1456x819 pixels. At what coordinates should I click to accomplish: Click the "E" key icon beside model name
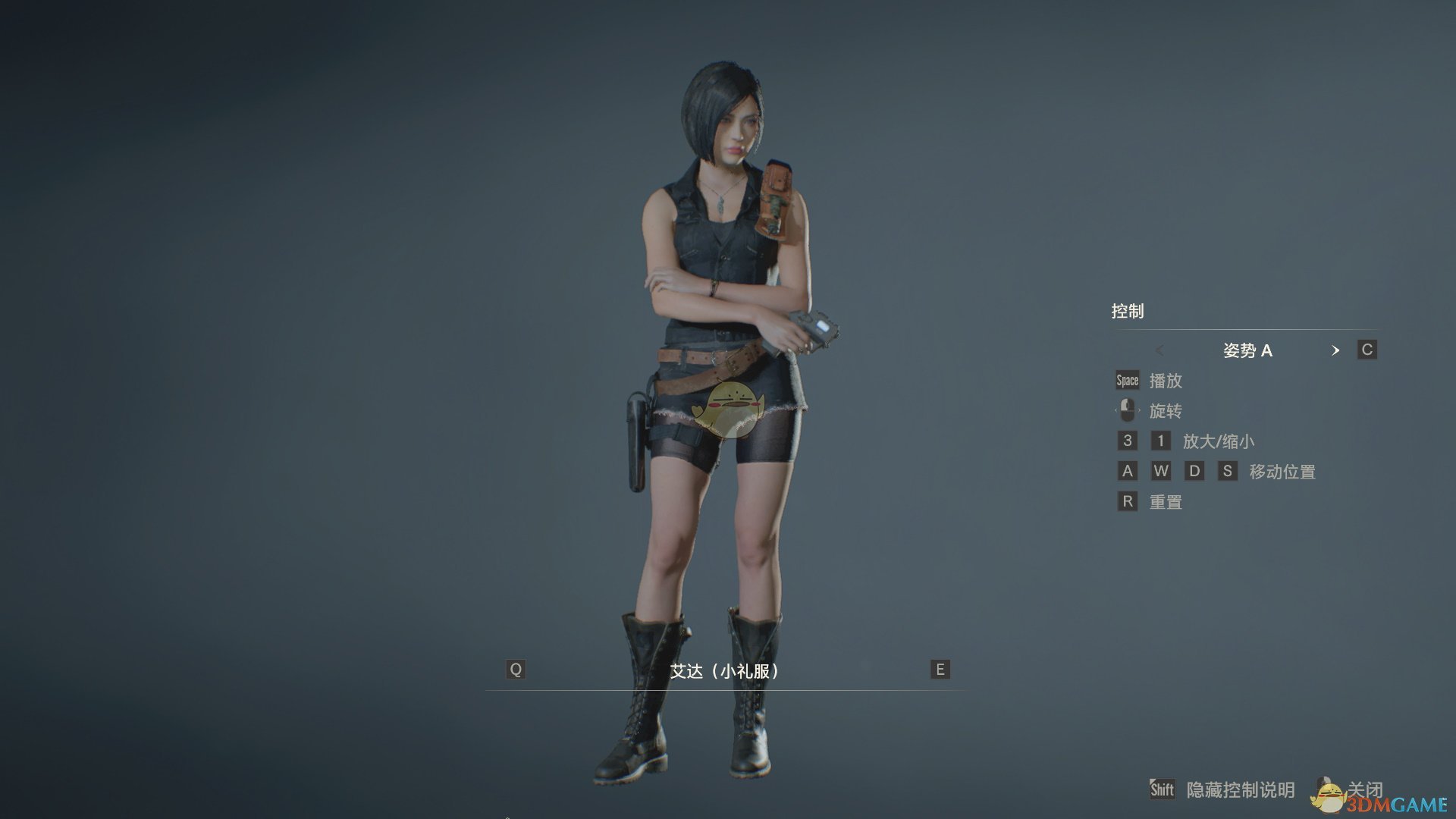pyautogui.click(x=939, y=670)
